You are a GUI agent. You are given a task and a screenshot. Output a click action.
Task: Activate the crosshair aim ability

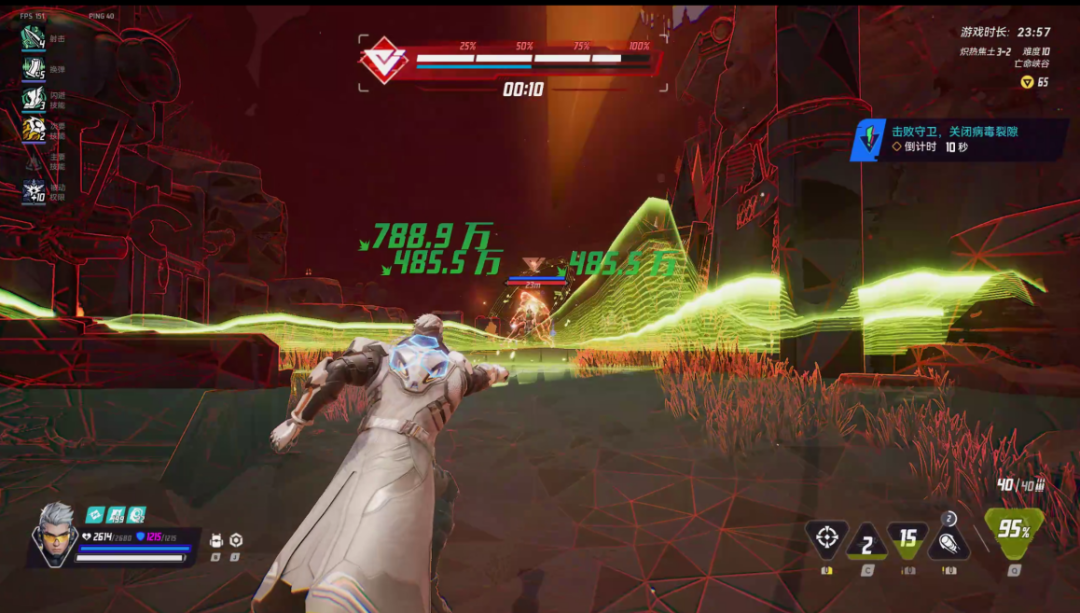click(827, 539)
